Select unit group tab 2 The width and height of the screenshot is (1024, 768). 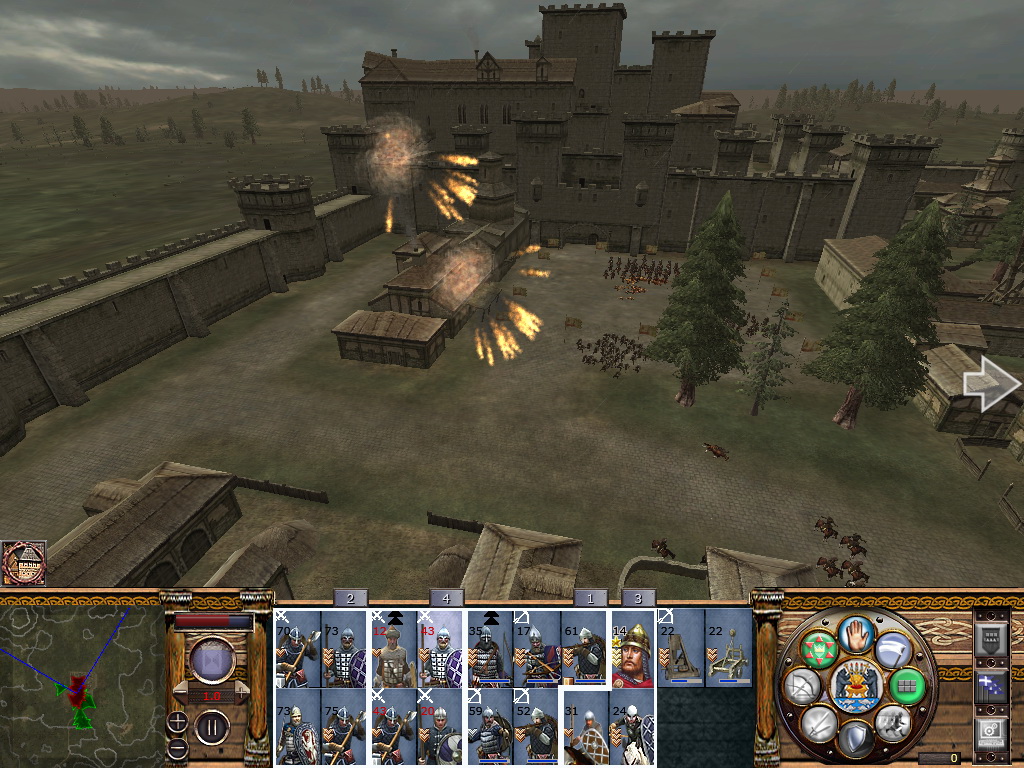350,598
